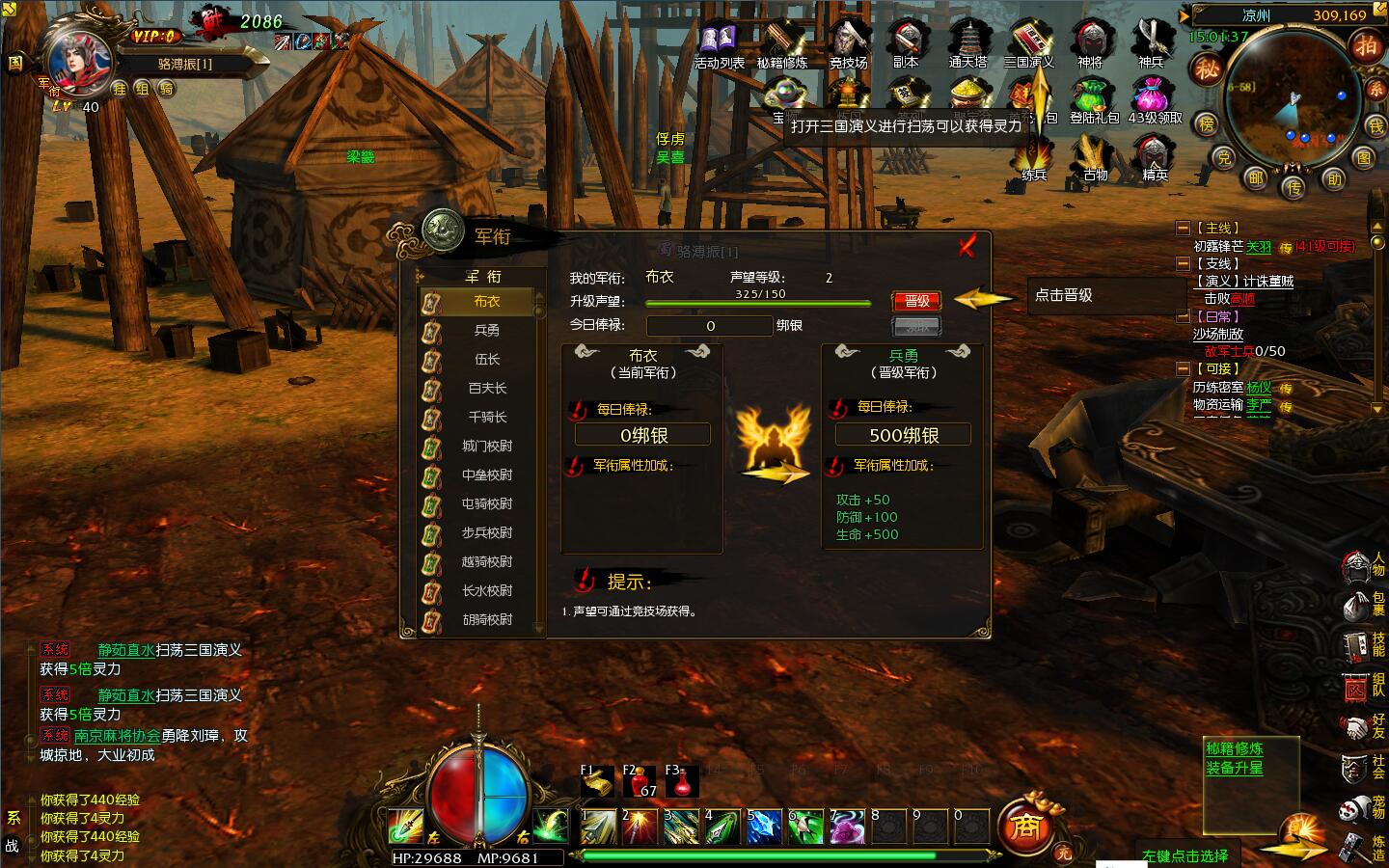Viewport: 1389px width, 868px height.
Task: Open the 通天塔 tower icon
Action: (967, 45)
